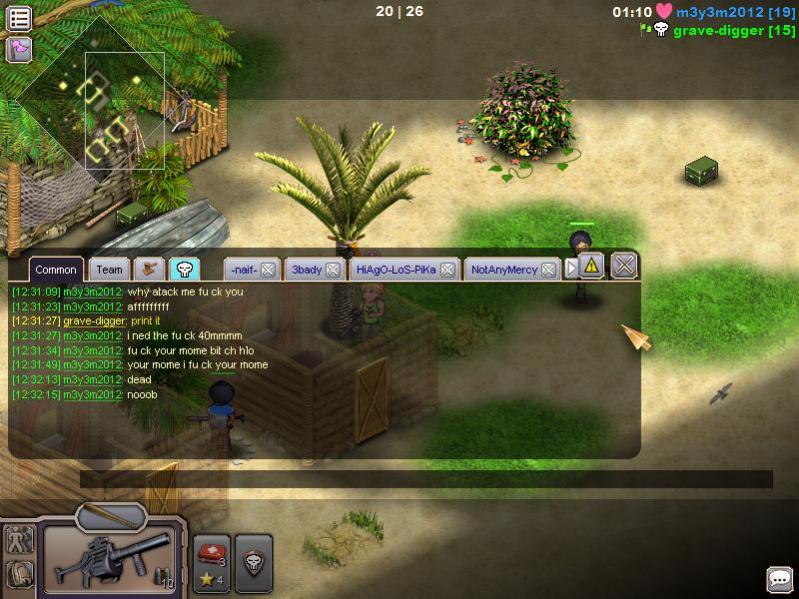
Task: Select the skull chat tab
Action: [x=184, y=269]
